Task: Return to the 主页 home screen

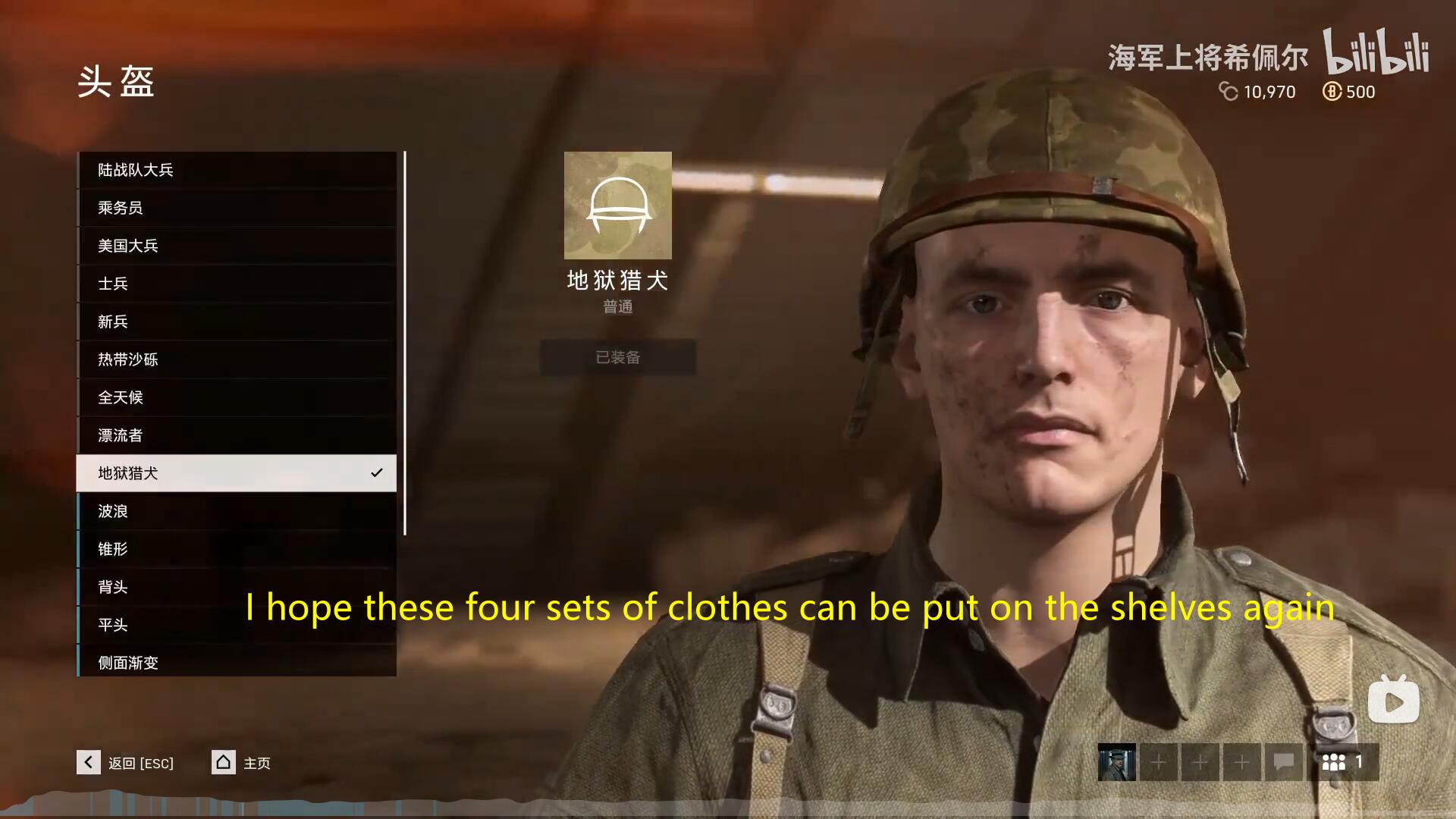Action: coord(241,762)
